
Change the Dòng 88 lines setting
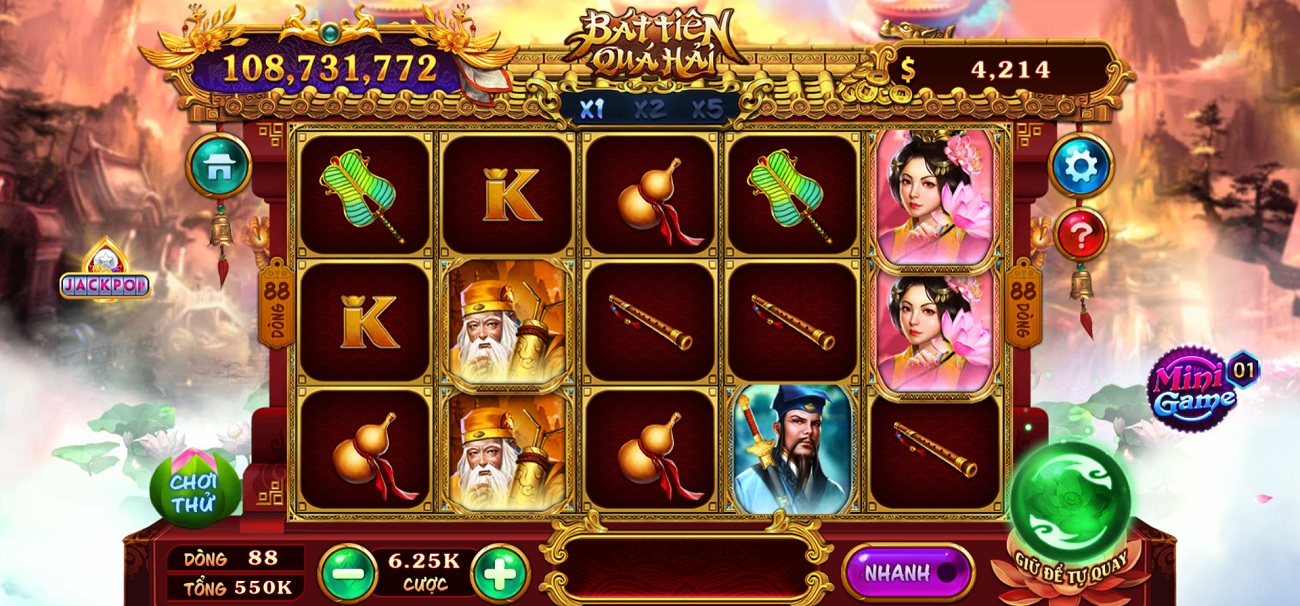click(x=234, y=558)
